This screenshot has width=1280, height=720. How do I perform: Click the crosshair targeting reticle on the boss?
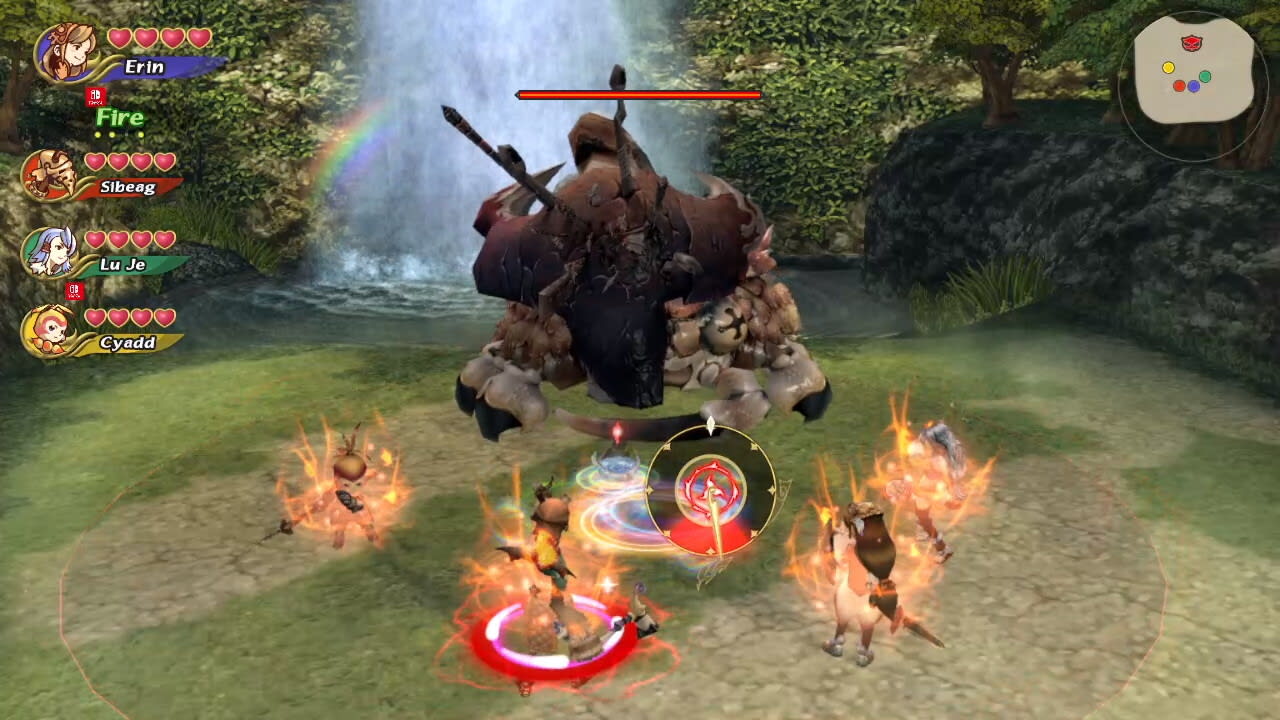(710, 490)
